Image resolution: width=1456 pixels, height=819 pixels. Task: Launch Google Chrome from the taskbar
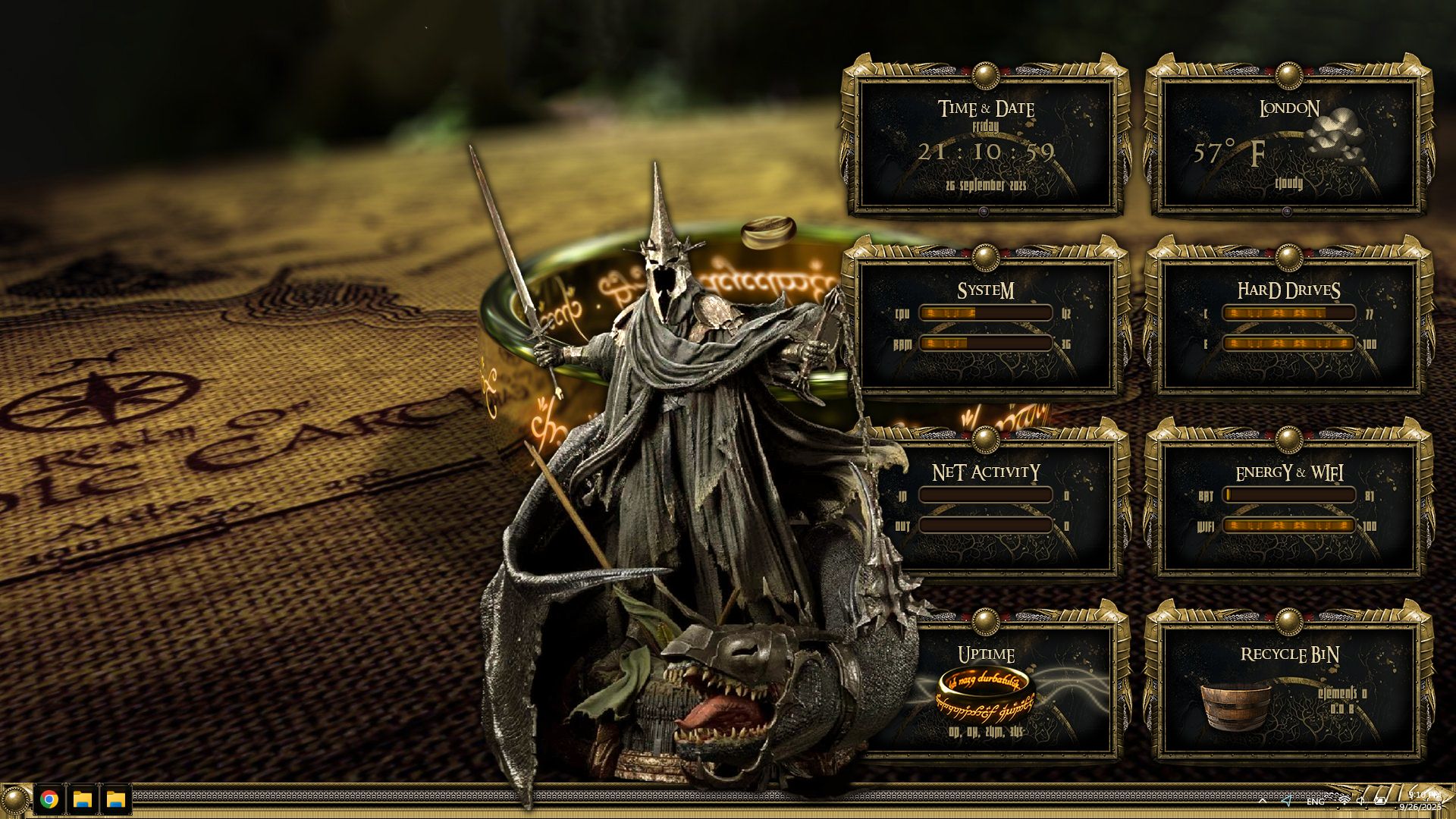[x=49, y=799]
